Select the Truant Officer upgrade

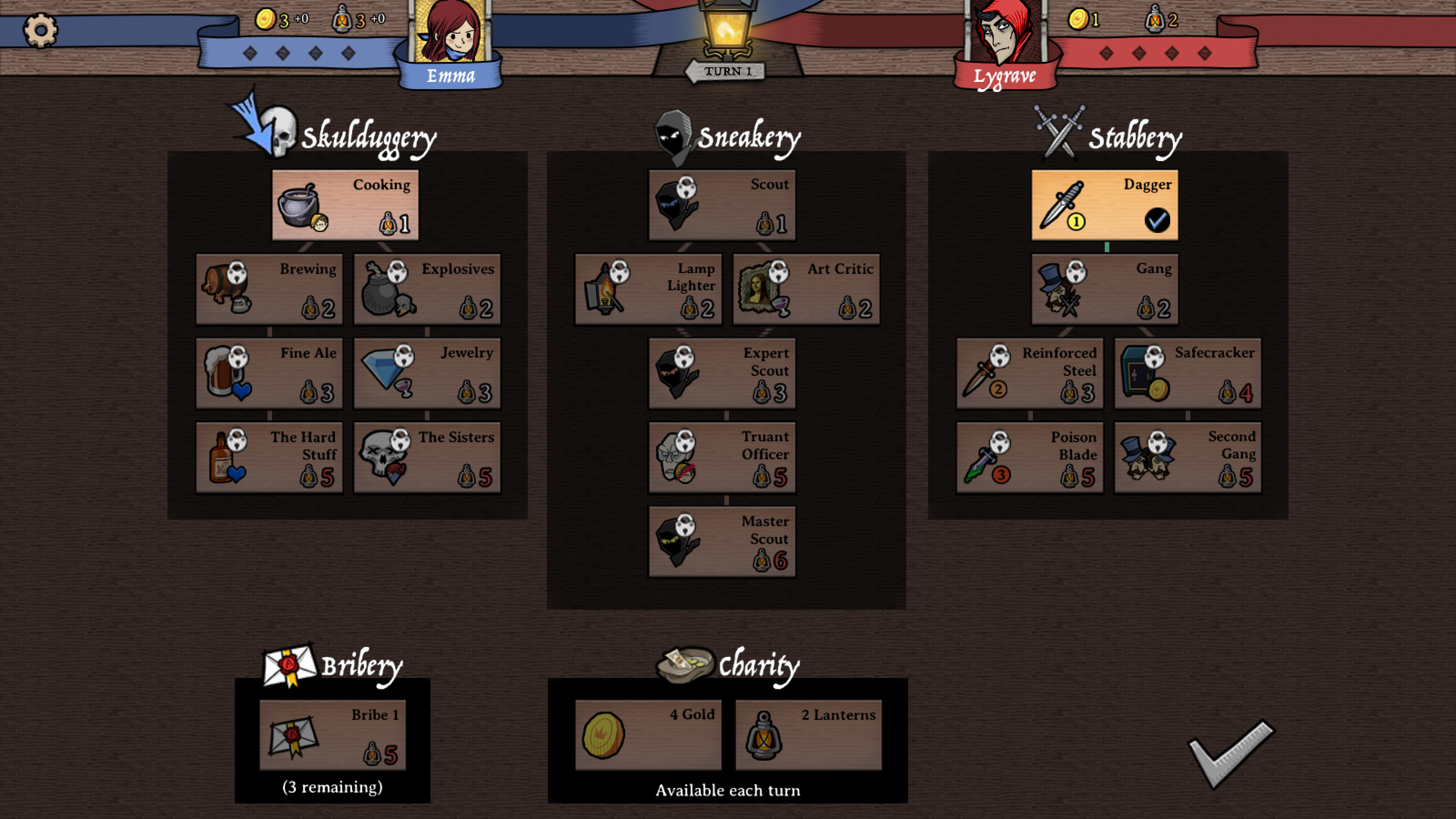722,457
